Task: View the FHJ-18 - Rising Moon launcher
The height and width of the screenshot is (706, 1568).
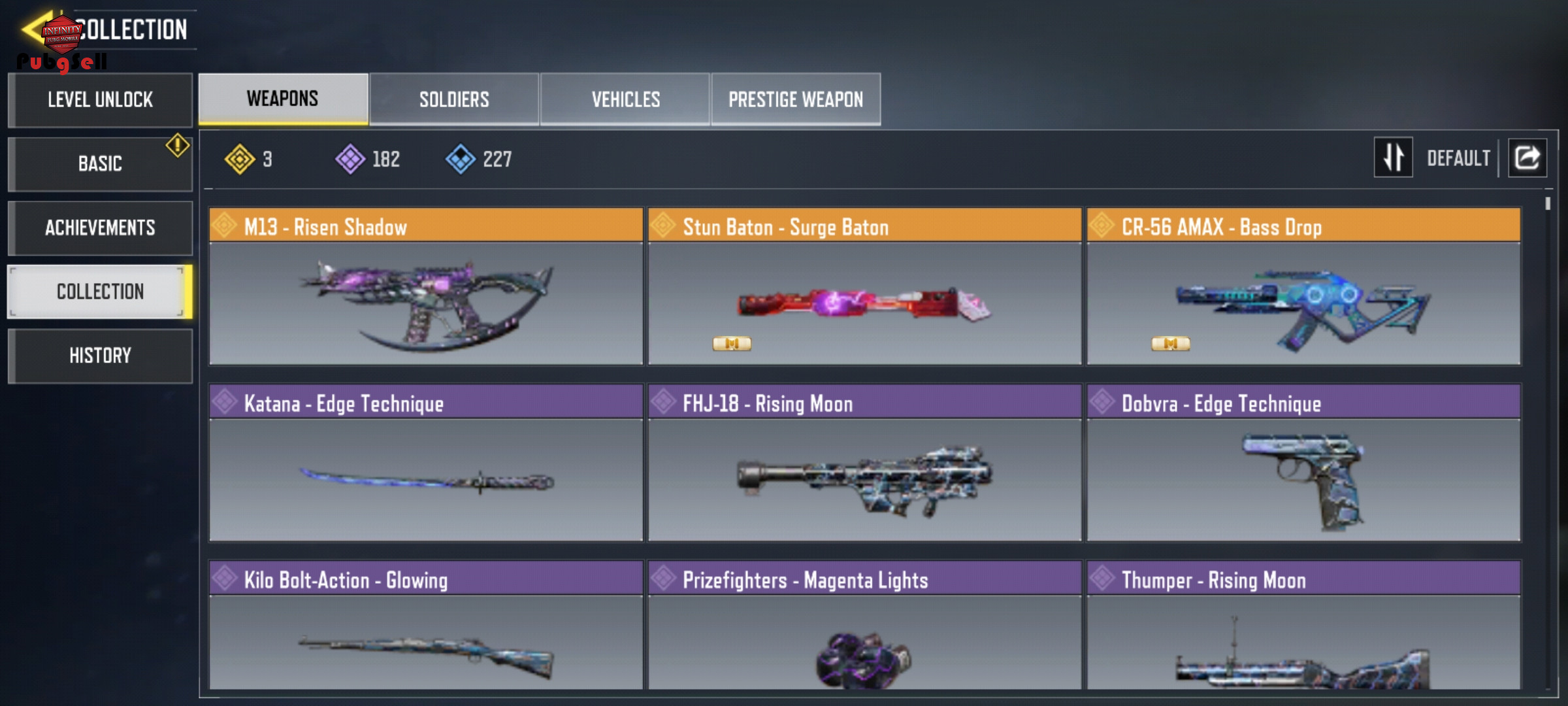Action: (864, 463)
